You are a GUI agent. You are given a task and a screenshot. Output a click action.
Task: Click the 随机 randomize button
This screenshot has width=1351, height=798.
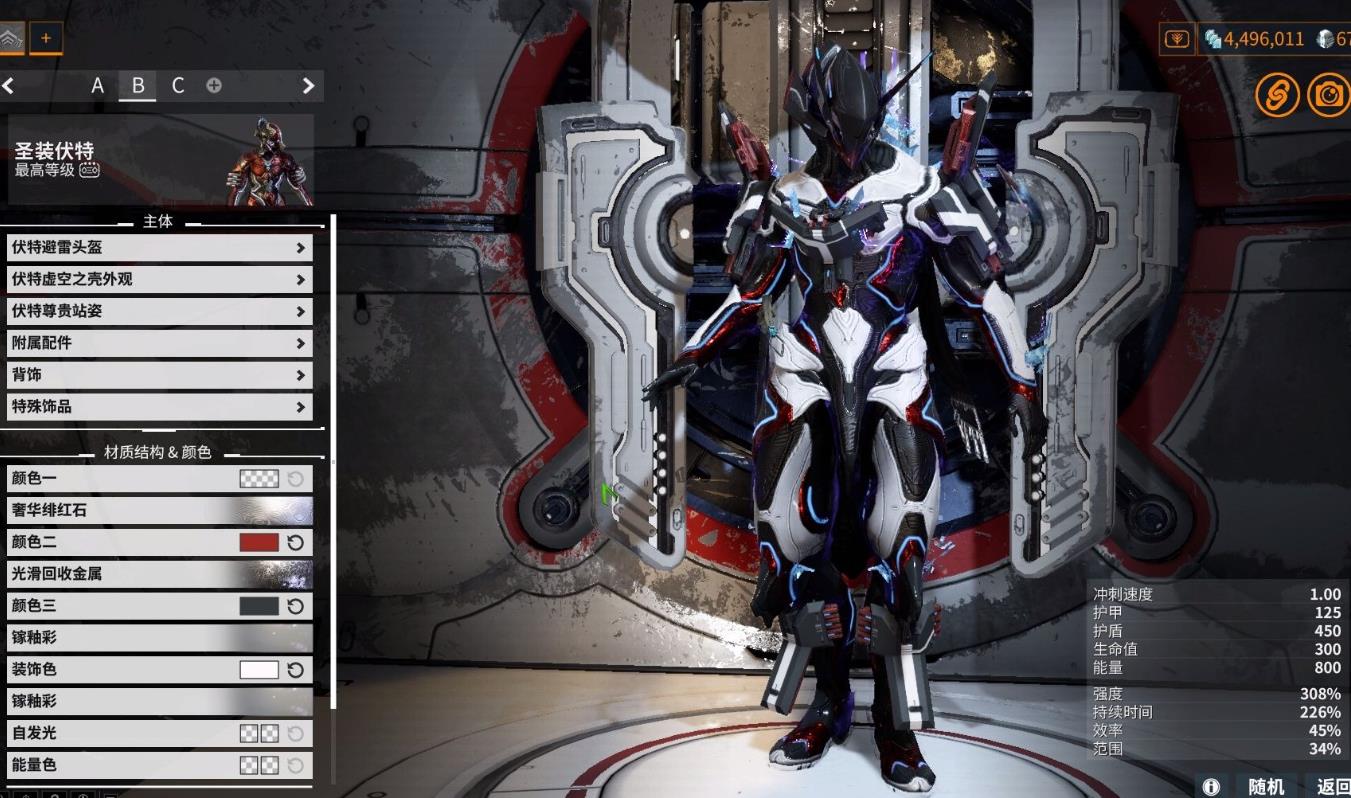[x=1265, y=786]
